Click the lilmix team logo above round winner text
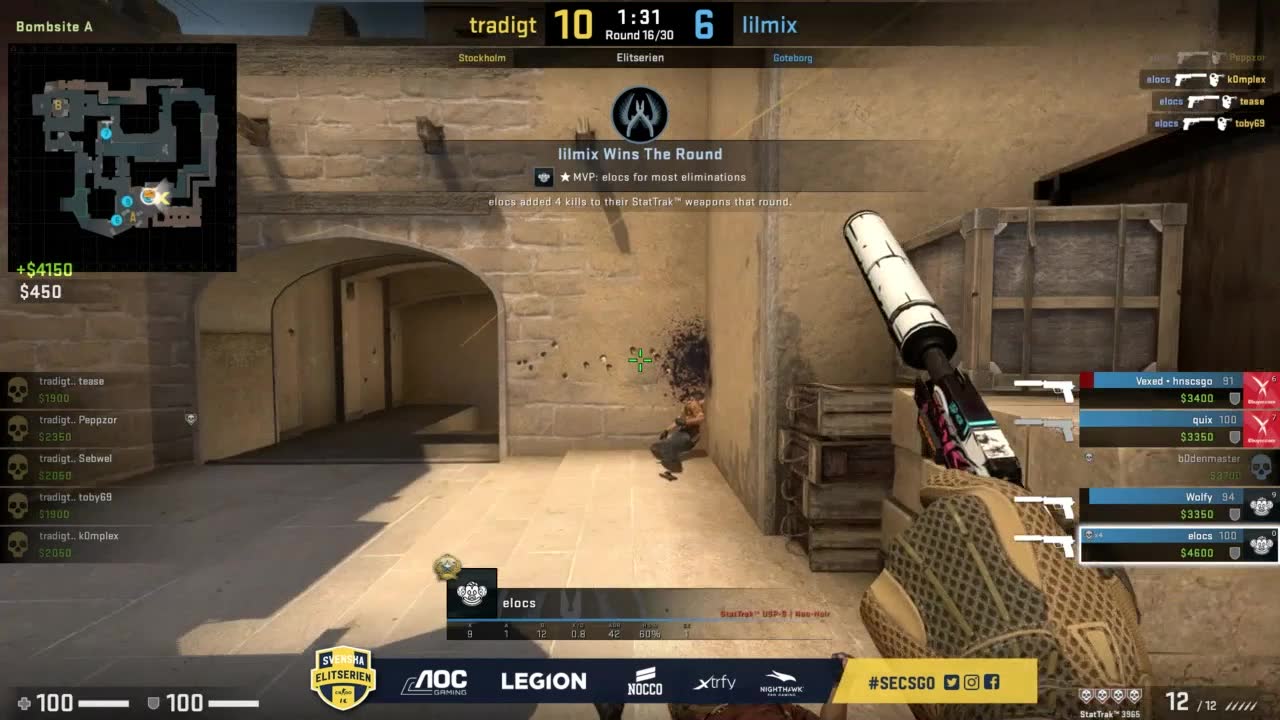Screen dimensions: 1280x720 638,114
